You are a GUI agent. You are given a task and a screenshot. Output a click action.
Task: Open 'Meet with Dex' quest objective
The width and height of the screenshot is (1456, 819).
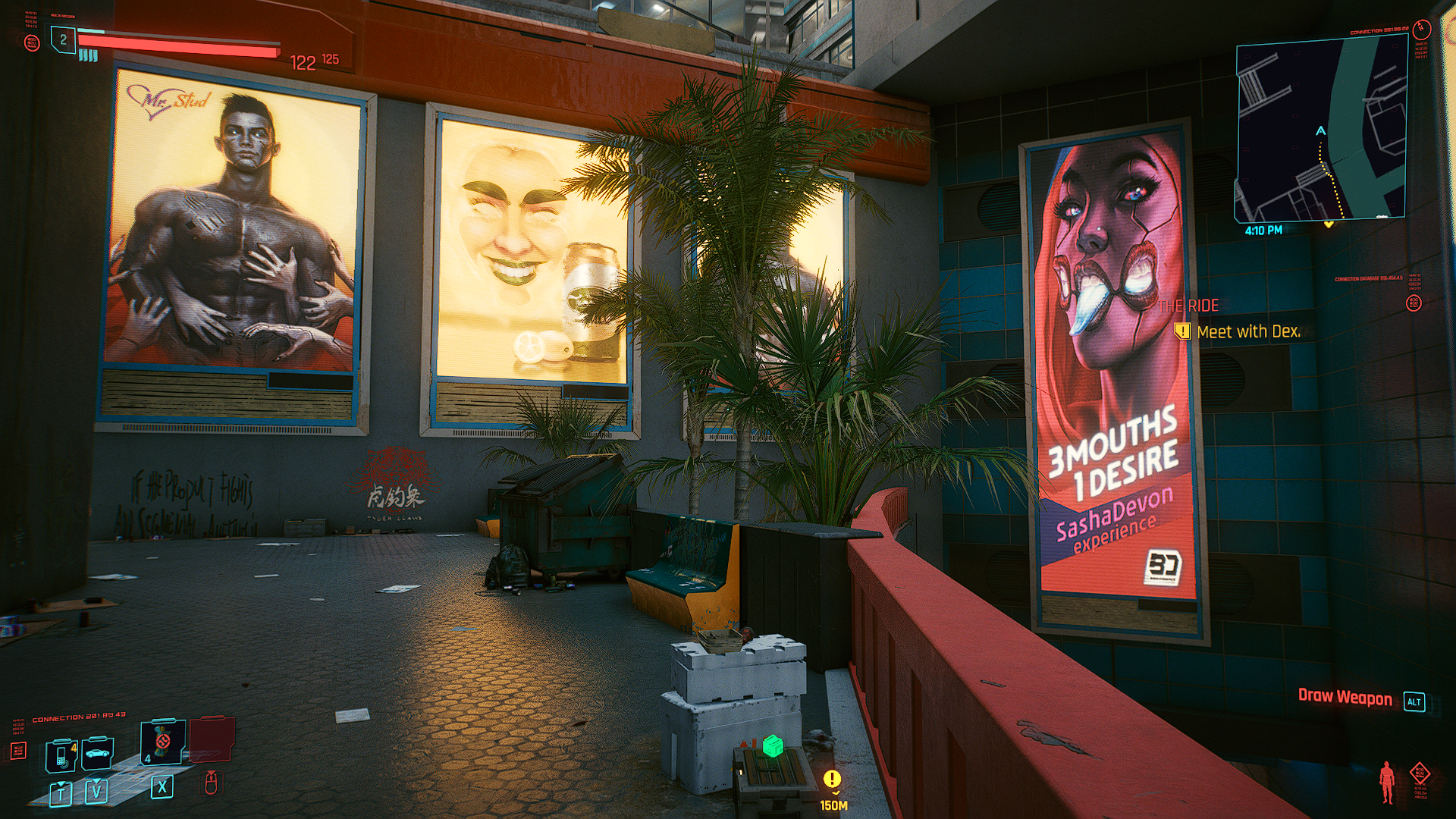click(x=1247, y=331)
